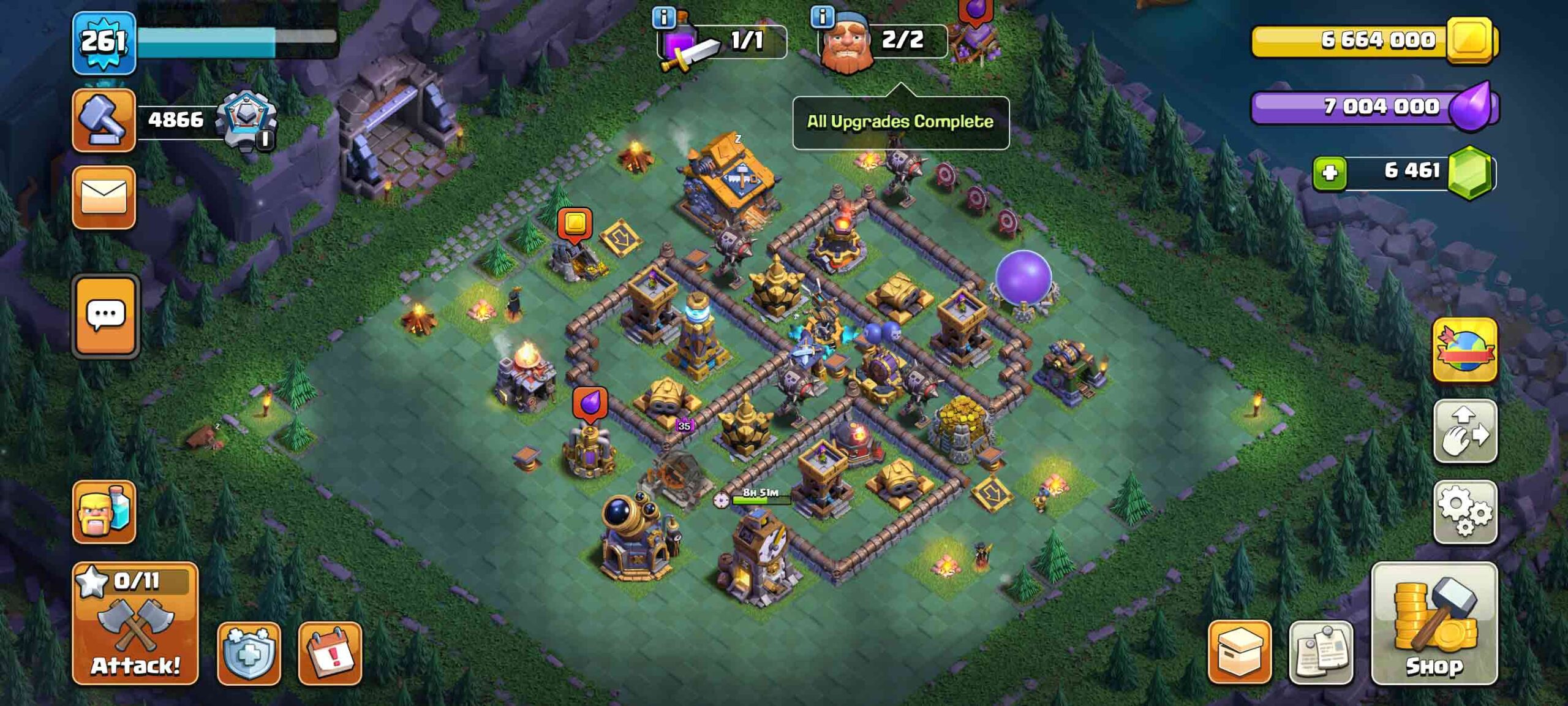This screenshot has width=1568, height=706.
Task: Open the player level 261 profile badge
Action: click(104, 43)
